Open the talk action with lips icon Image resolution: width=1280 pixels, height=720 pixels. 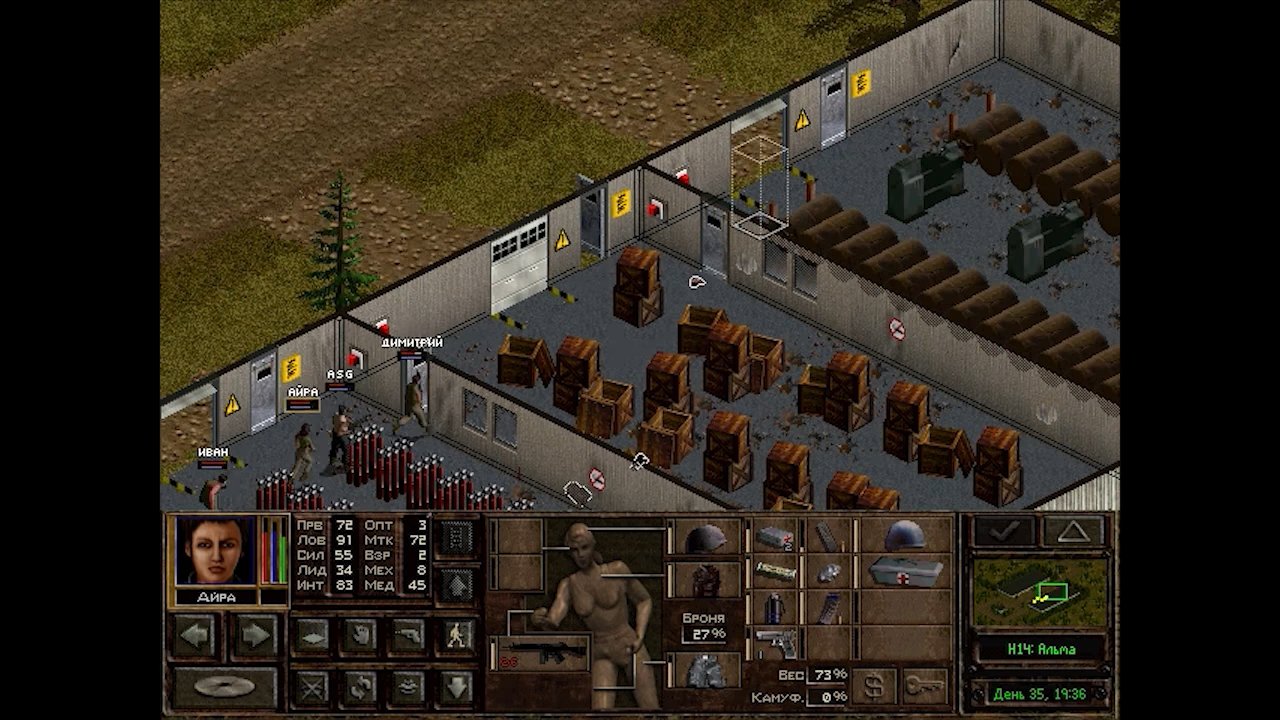407,687
